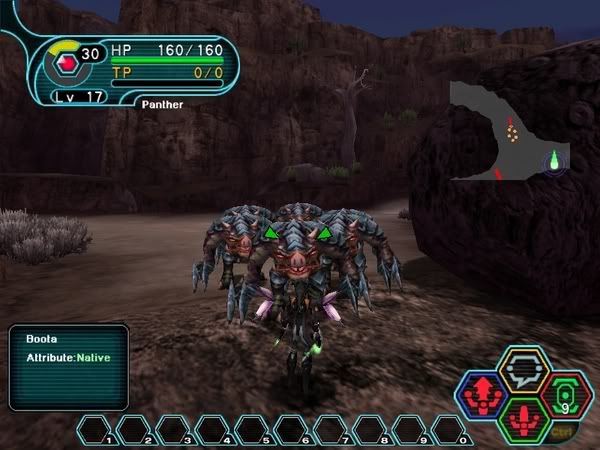Click the area minimap
Image resolution: width=600 pixels, height=450 pixels.
(508, 132)
